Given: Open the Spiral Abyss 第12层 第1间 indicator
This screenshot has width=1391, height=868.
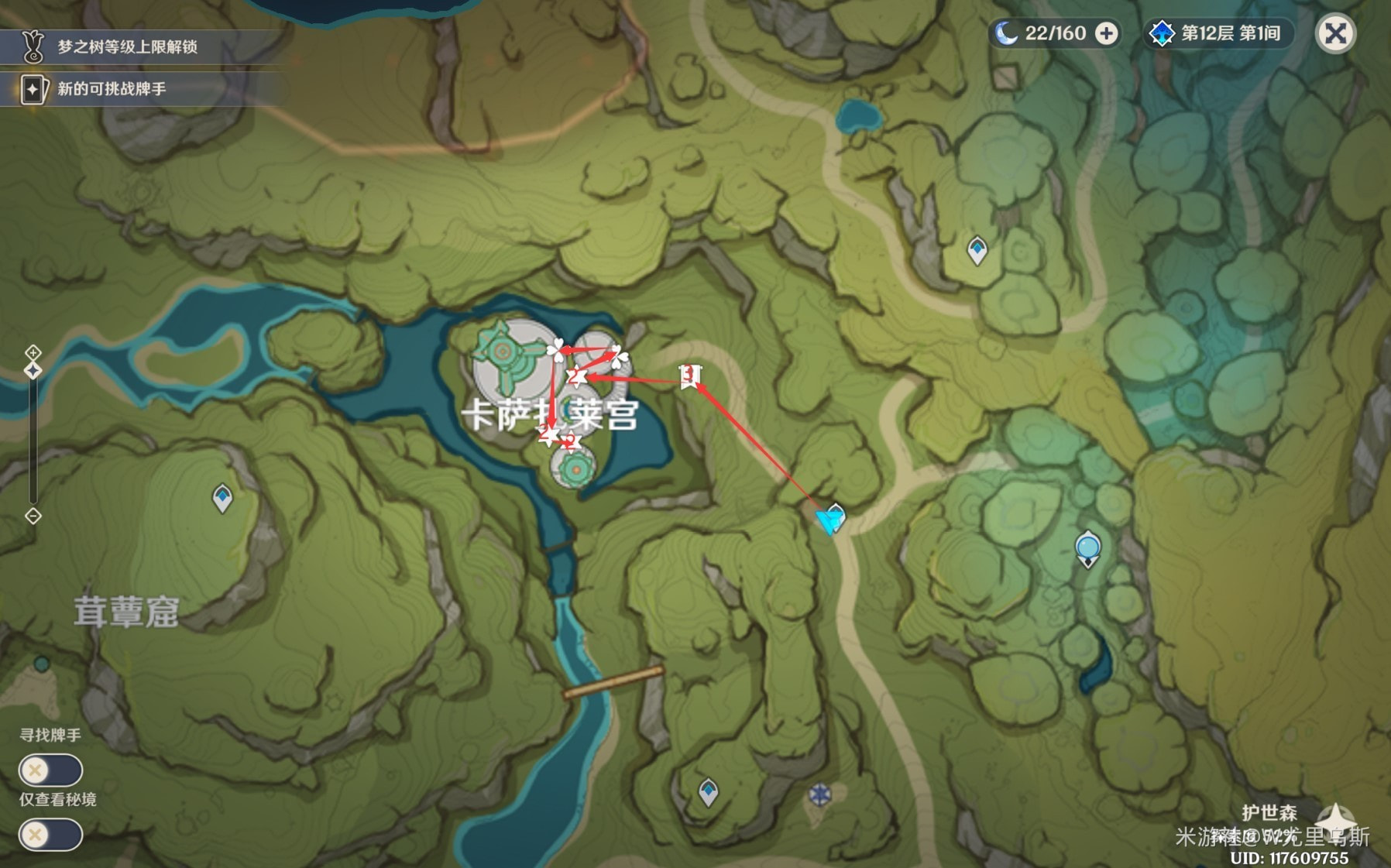Looking at the screenshot, I should click(x=1217, y=34).
